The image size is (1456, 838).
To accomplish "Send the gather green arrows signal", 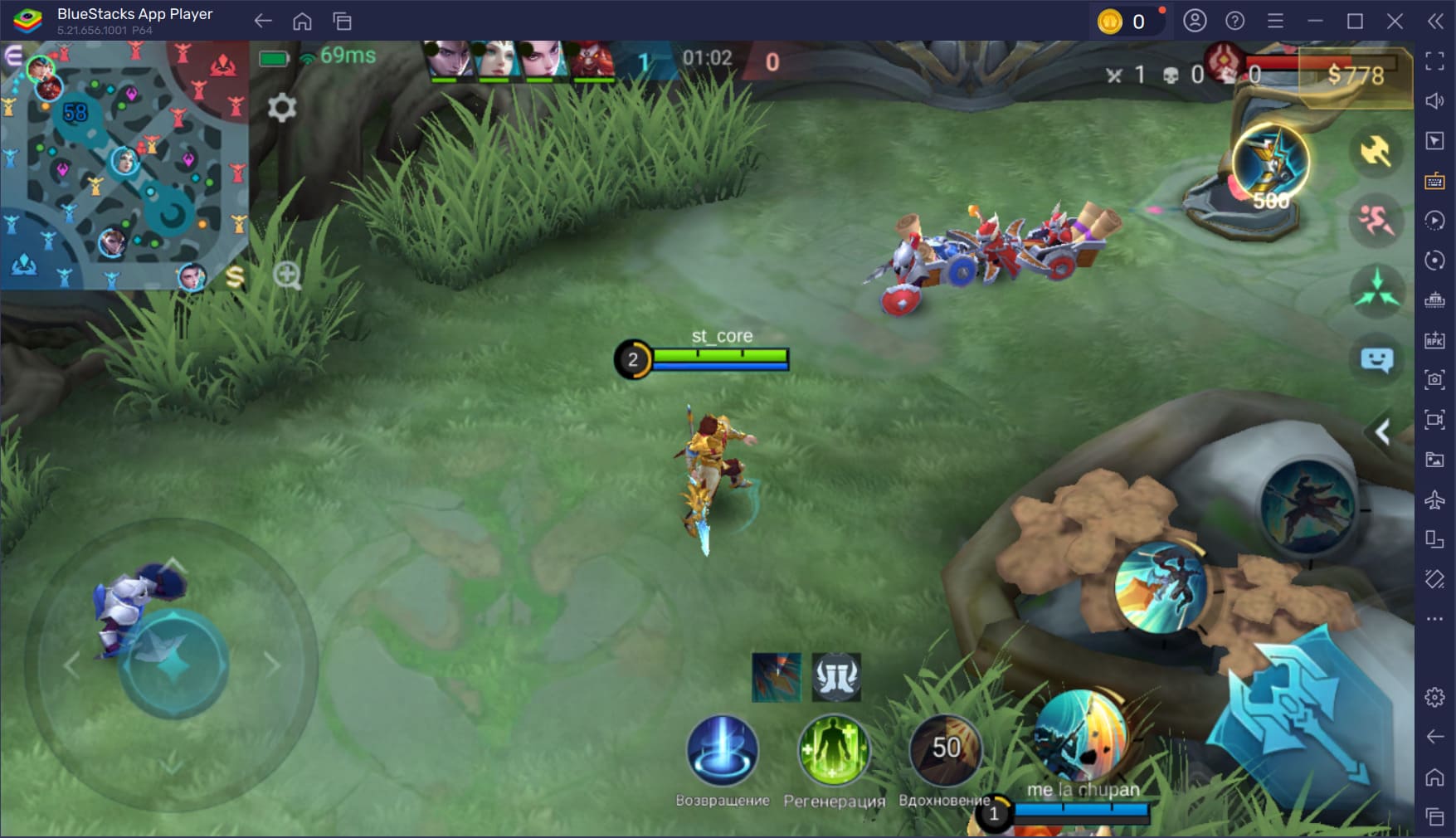I will (x=1377, y=290).
